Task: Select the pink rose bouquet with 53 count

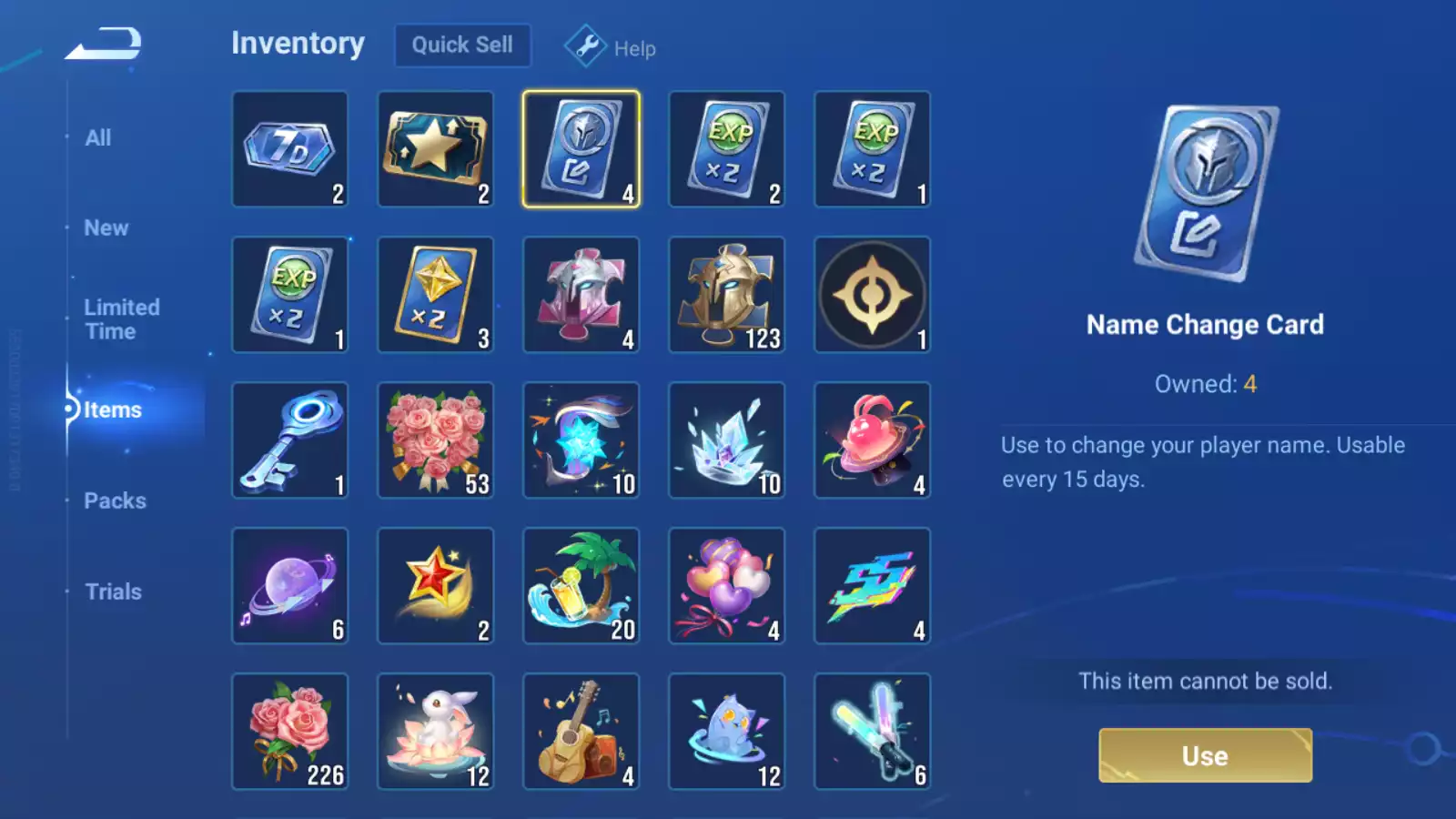Action: [x=435, y=440]
